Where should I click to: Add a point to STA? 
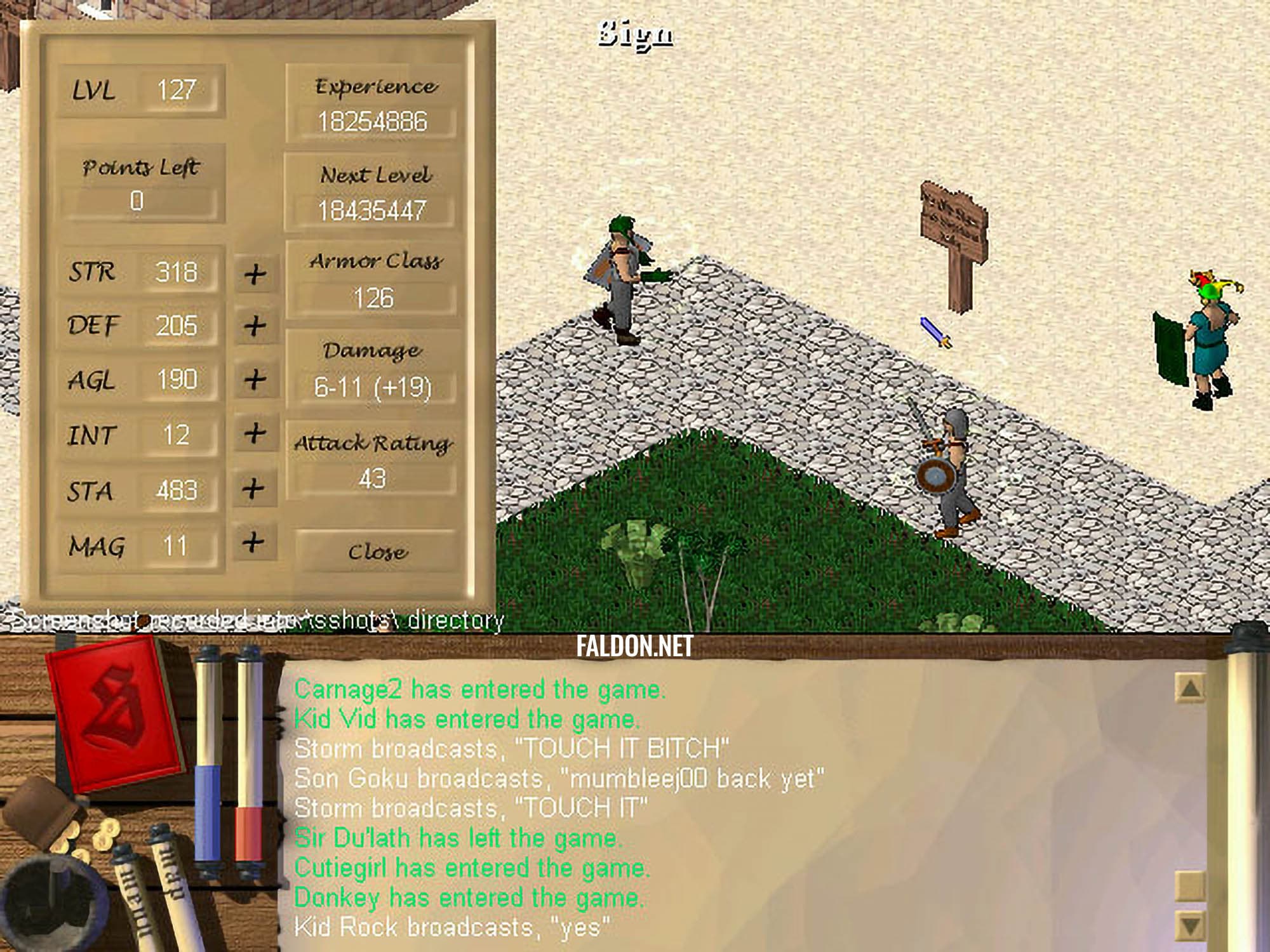253,489
